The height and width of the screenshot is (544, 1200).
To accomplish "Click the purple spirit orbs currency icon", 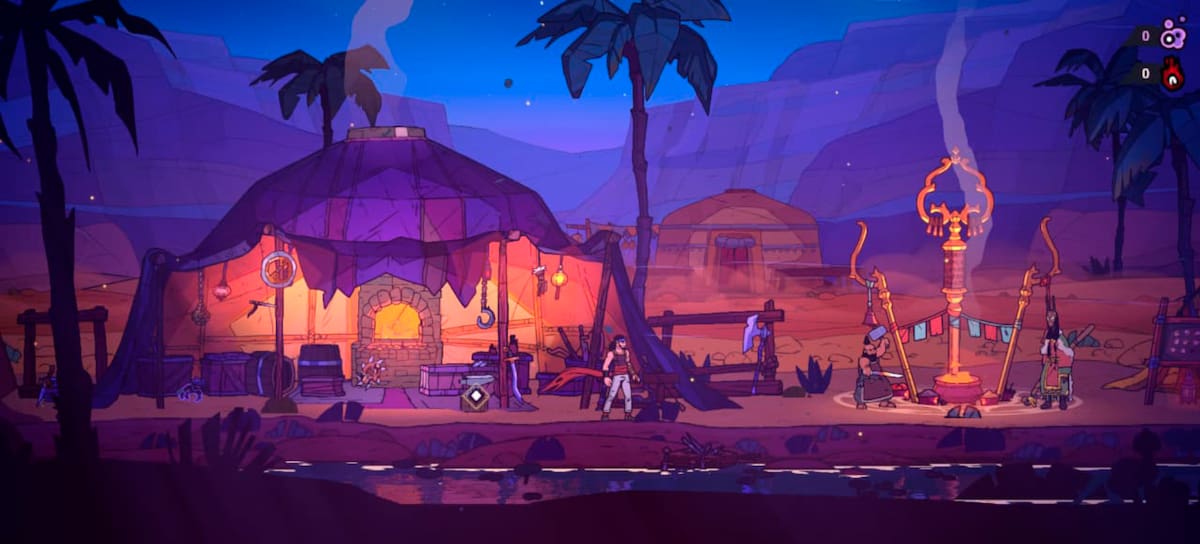I will pos(1172,37).
